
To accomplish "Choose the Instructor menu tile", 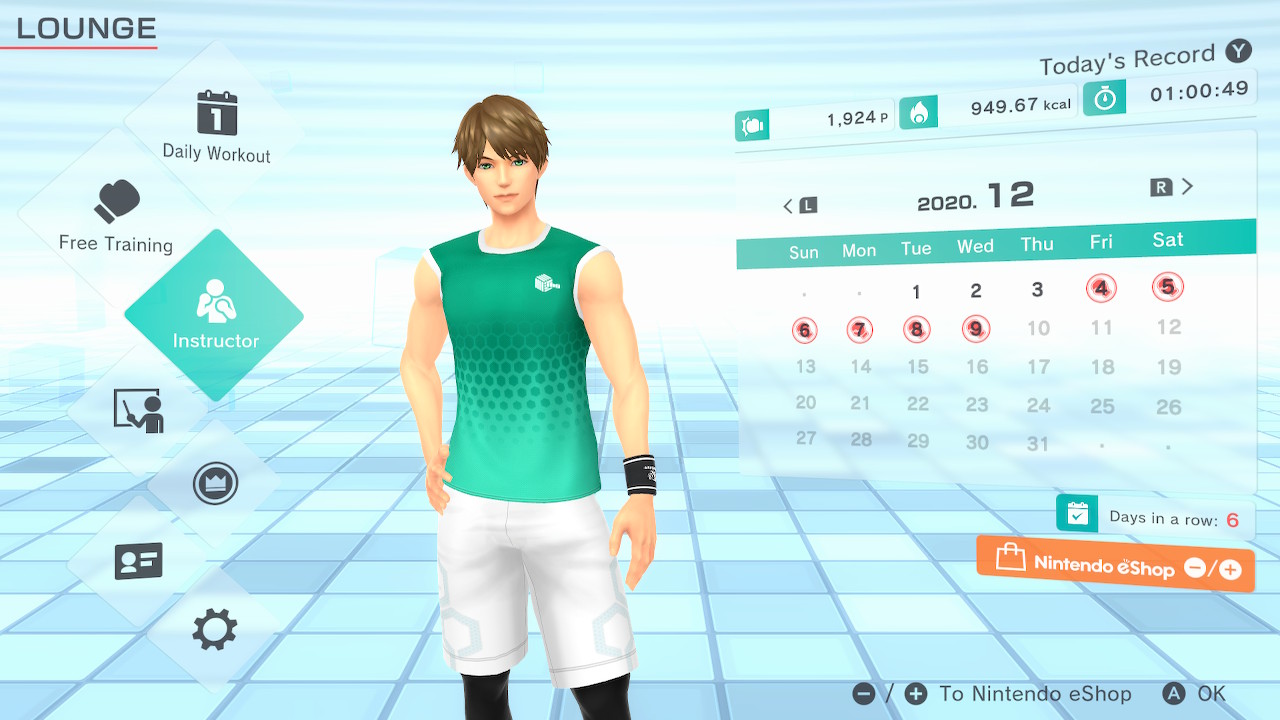I will pyautogui.click(x=214, y=314).
